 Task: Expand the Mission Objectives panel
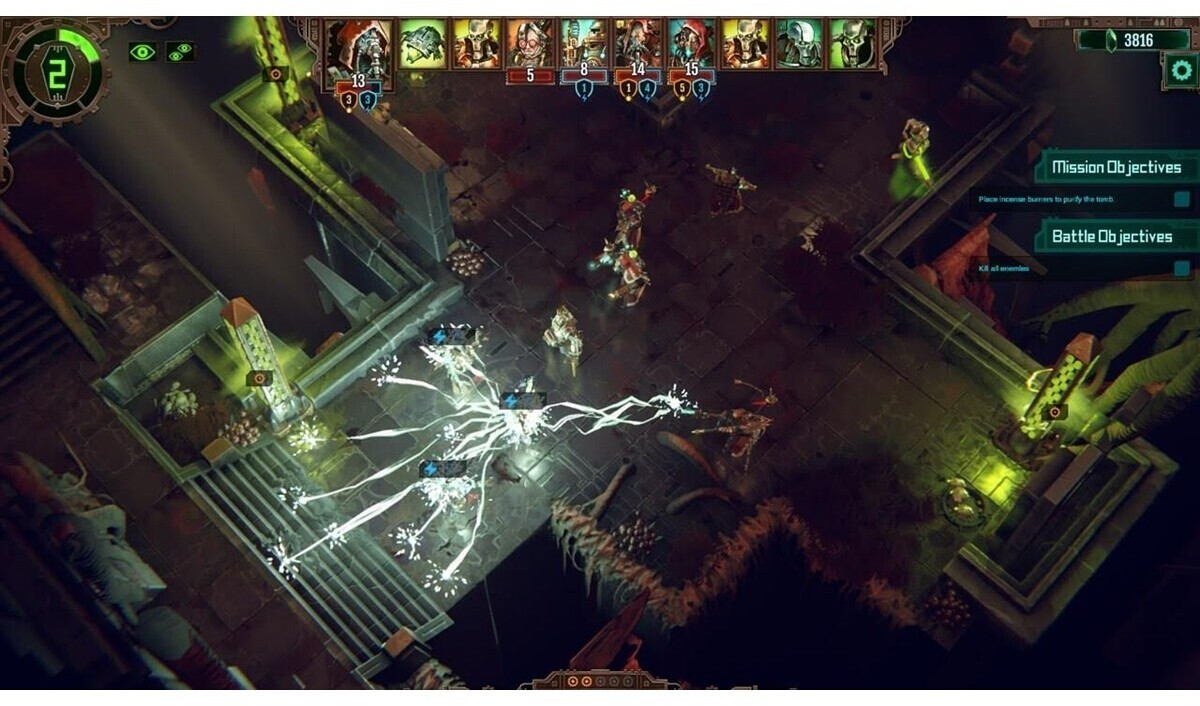pos(1114,167)
